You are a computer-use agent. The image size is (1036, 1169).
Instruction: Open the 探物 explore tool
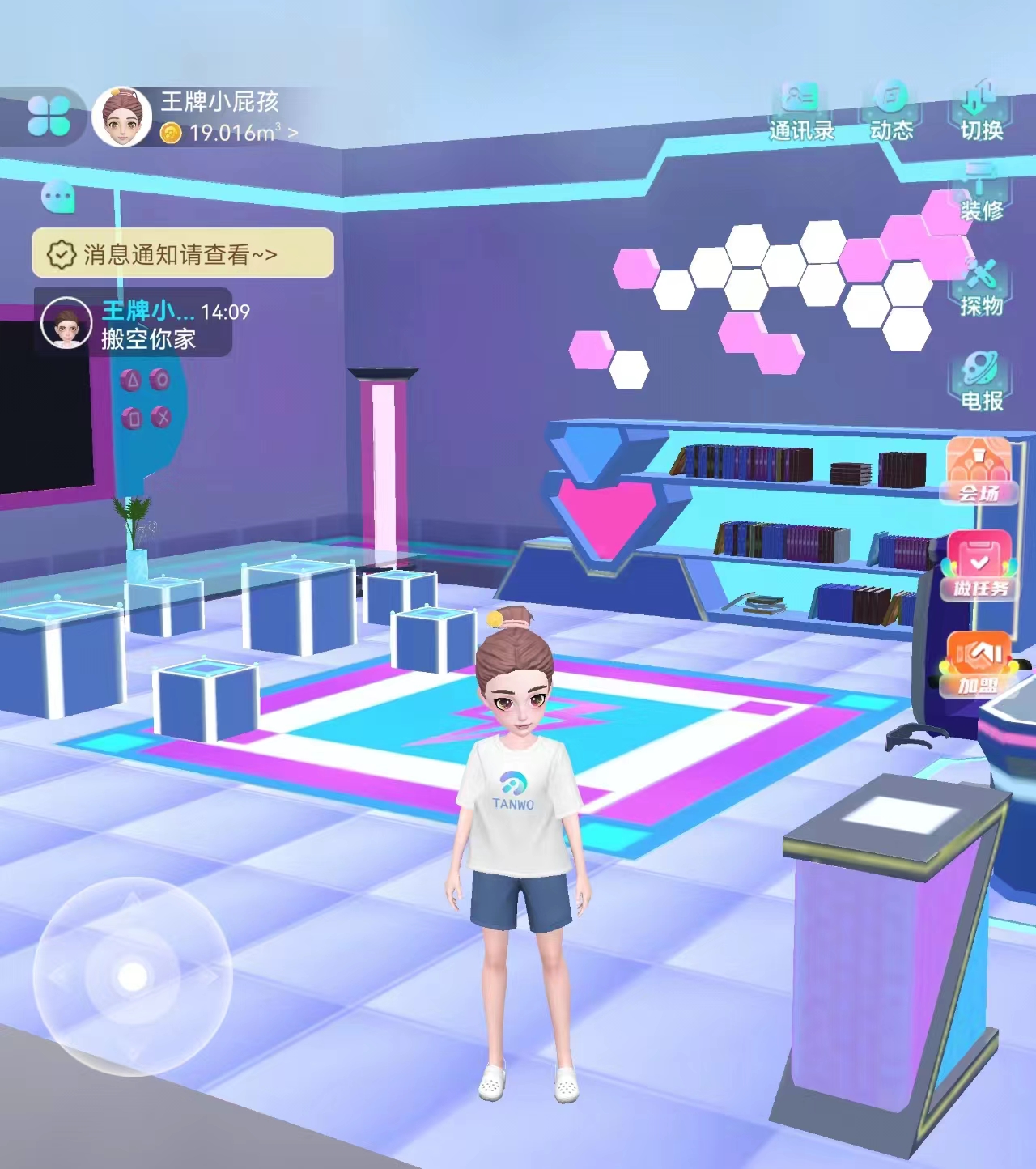coord(981,289)
